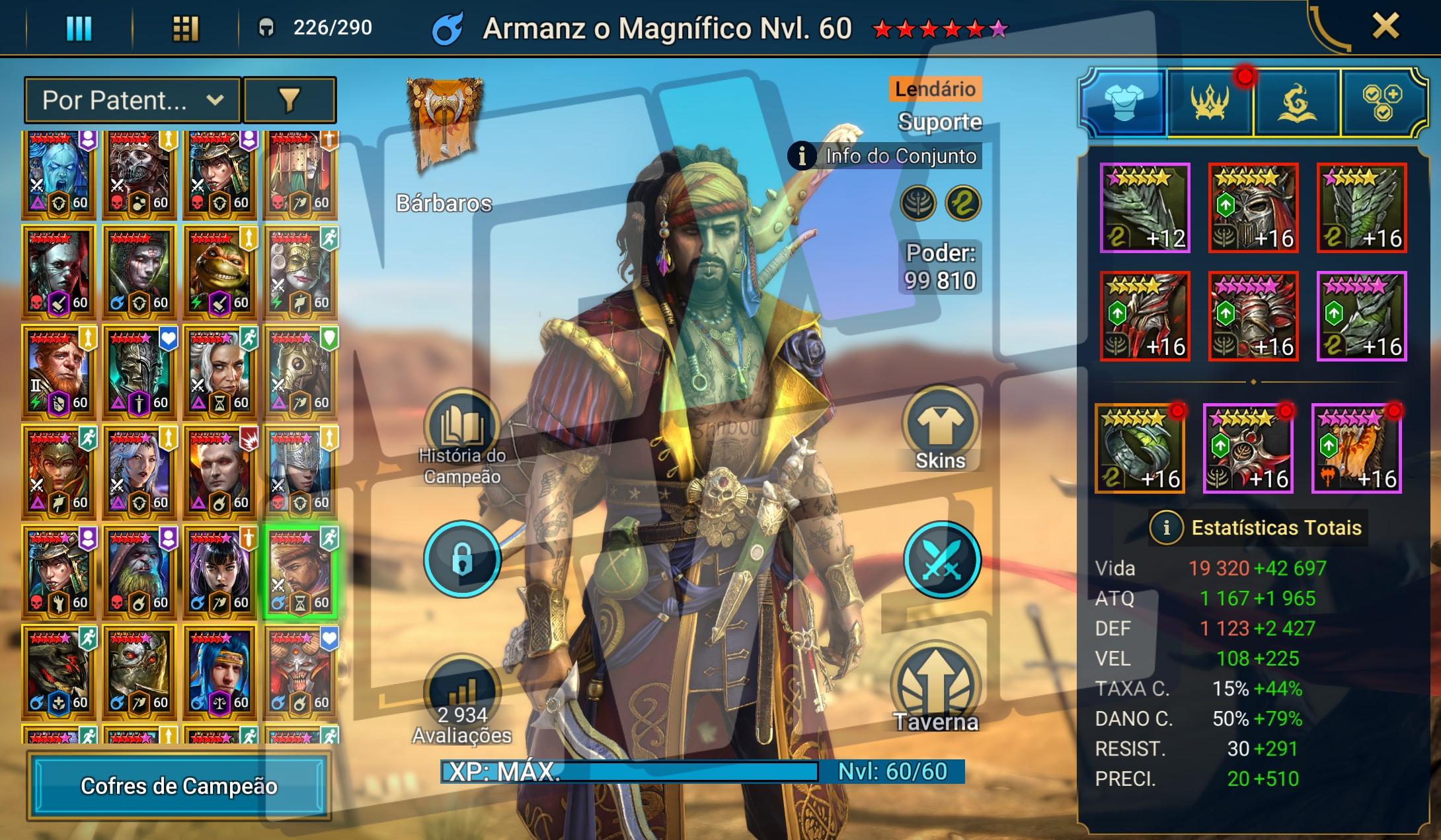This screenshot has height=840, width=1441.
Task: Switch to the grid view layout
Action: [185, 28]
